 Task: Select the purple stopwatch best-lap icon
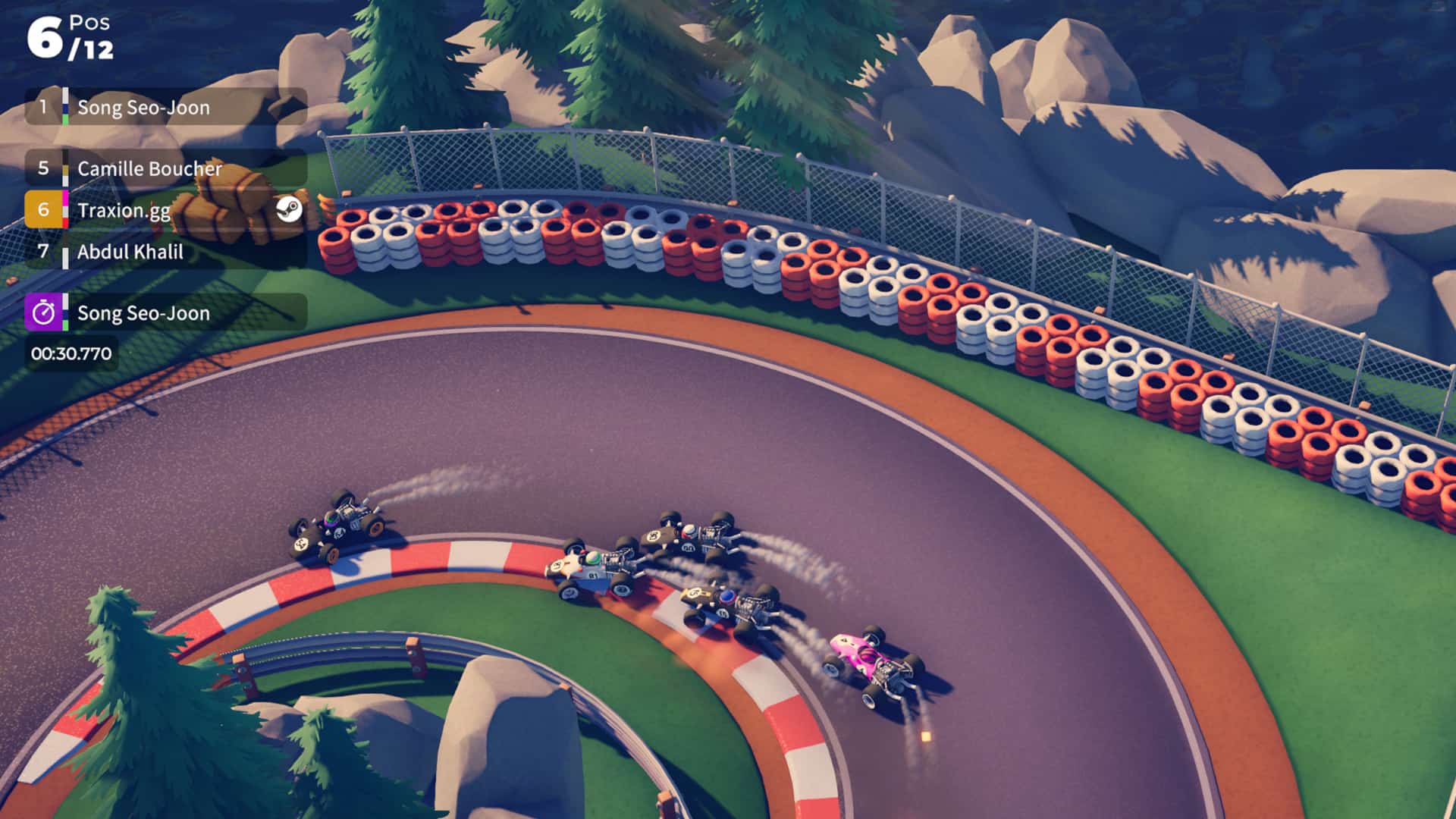pos(45,312)
